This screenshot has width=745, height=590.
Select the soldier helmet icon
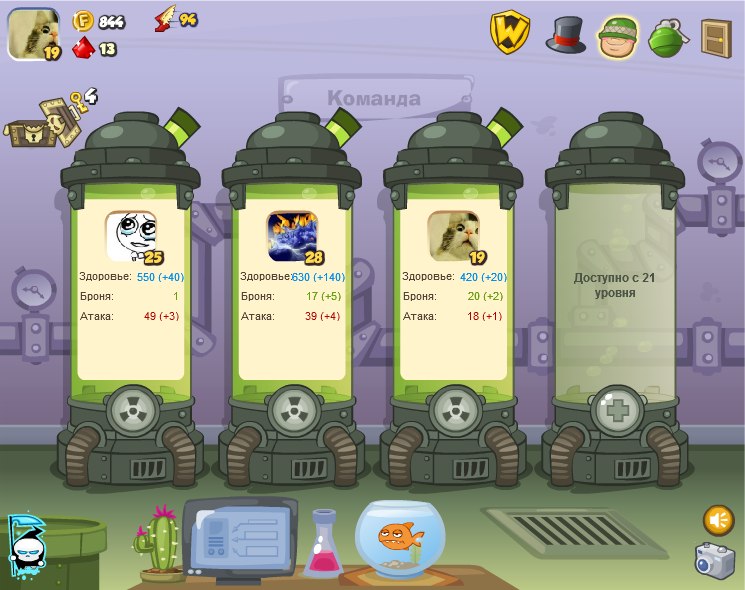coord(619,36)
